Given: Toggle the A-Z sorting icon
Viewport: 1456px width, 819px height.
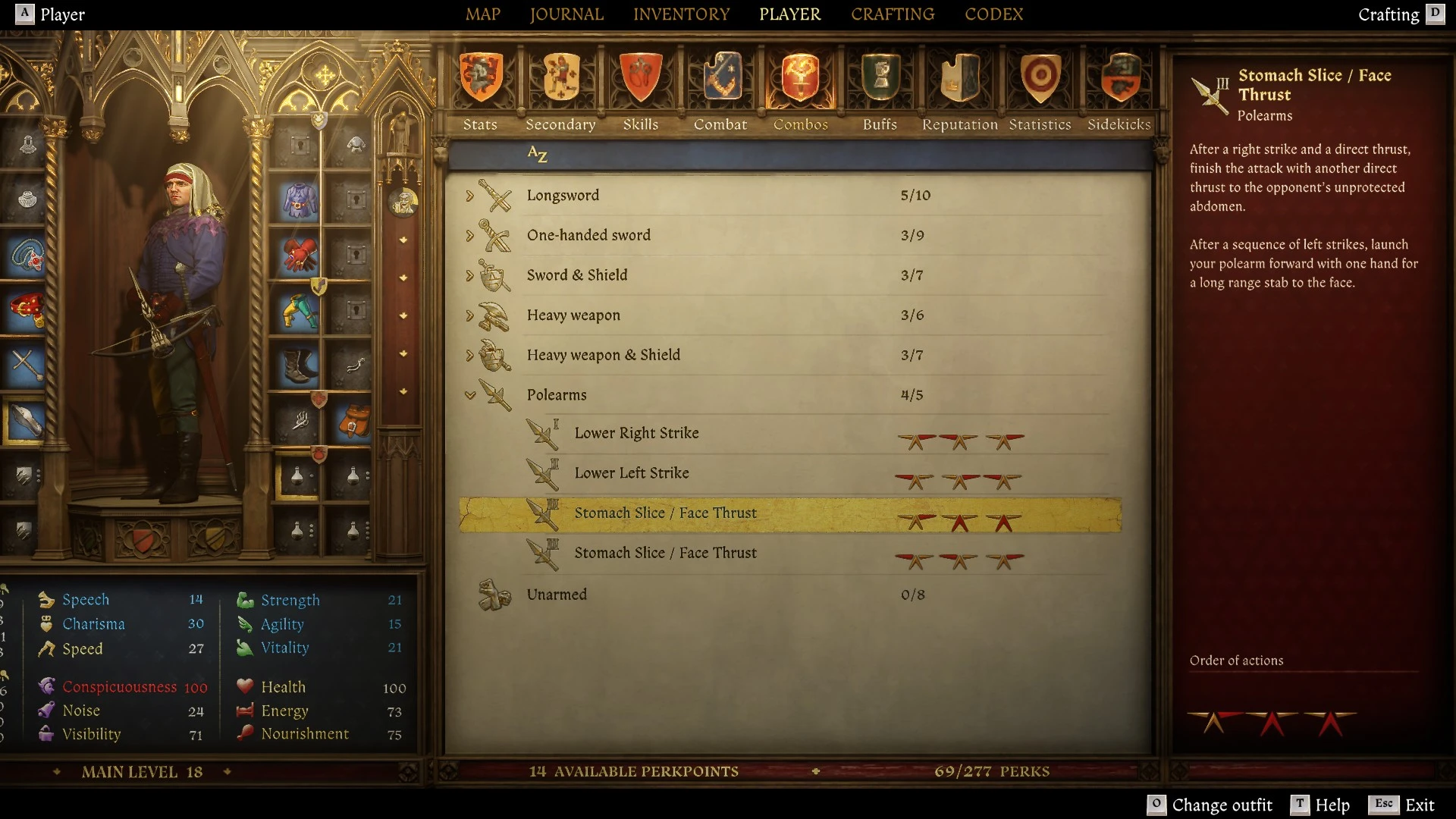Looking at the screenshot, I should click(538, 155).
